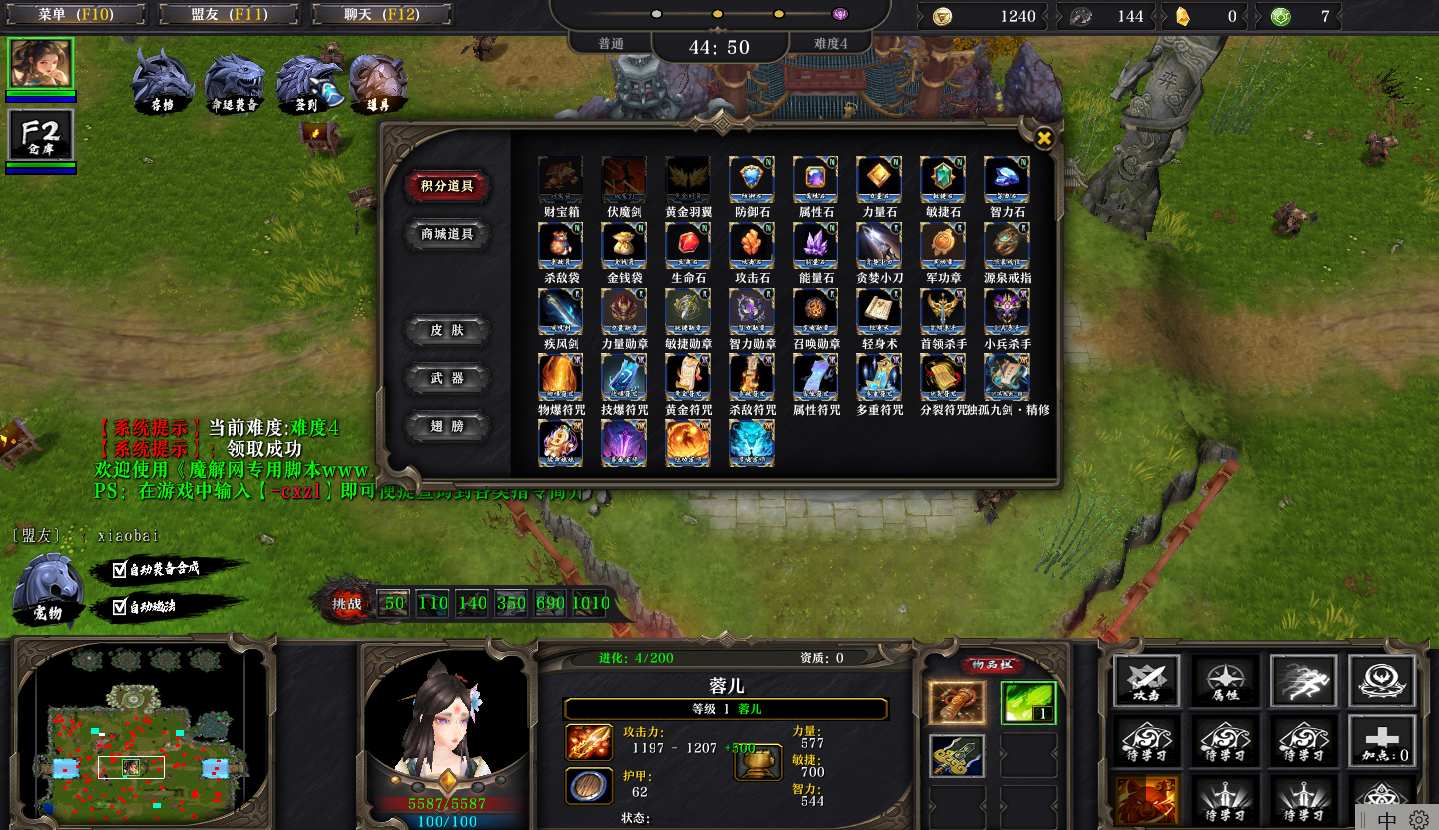Click the F2 金库 vault button
This screenshot has height=830, width=1439.
[x=41, y=136]
